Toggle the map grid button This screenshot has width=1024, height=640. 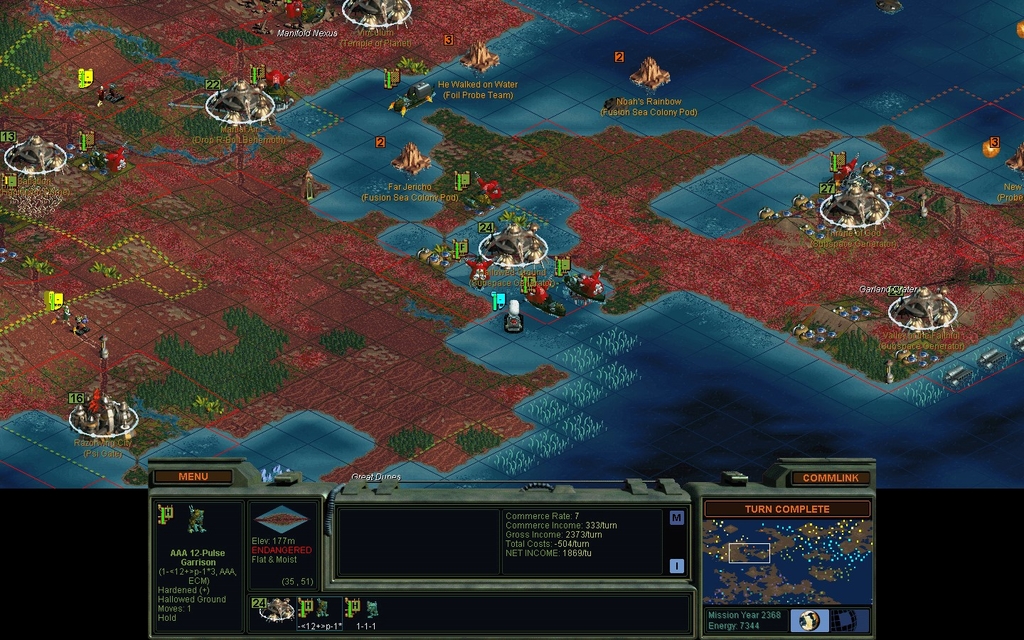(850, 620)
